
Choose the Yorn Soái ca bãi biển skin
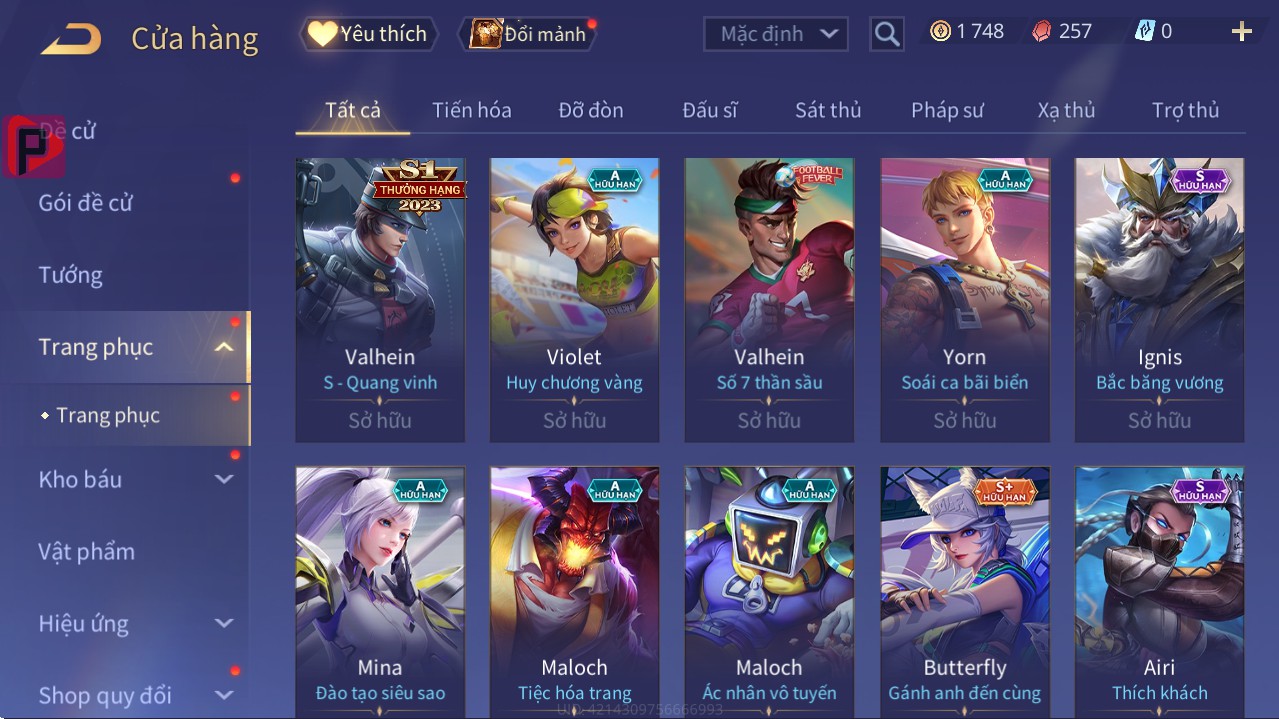[x=964, y=299]
